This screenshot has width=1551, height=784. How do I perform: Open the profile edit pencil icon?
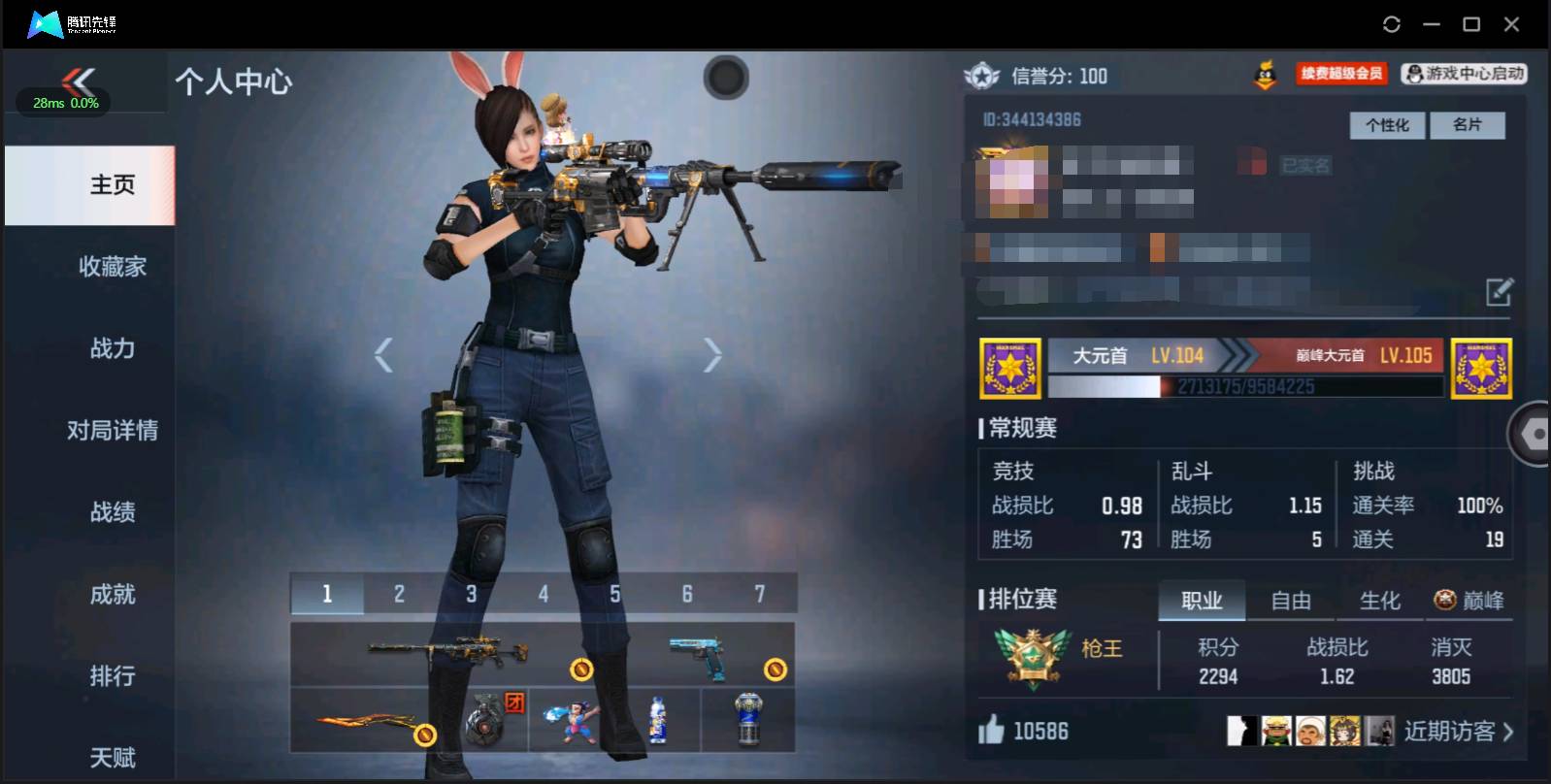[1499, 289]
